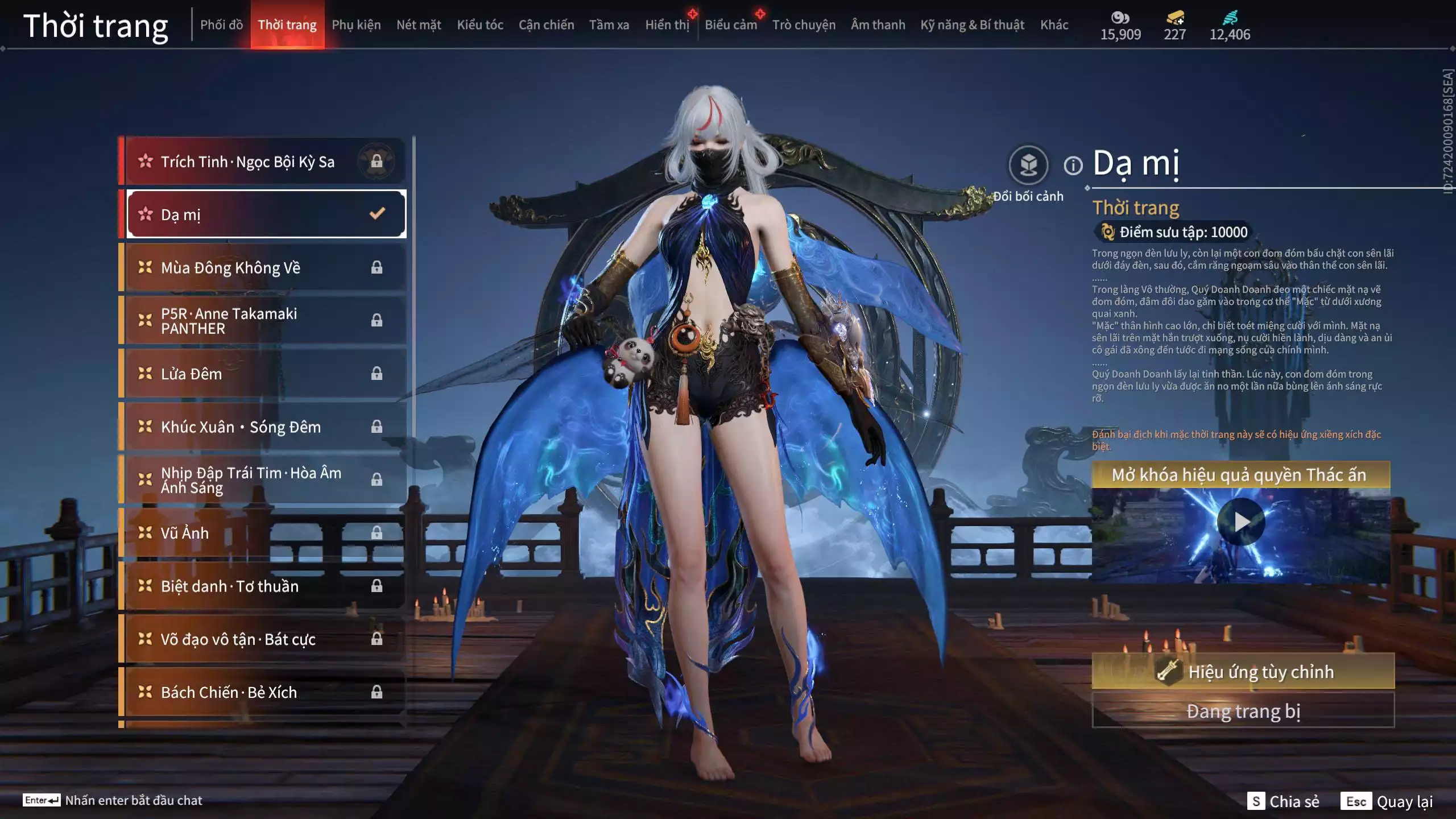This screenshot has width=1456, height=819.
Task: Go to the Kiểu tóc tab
Action: (480, 25)
